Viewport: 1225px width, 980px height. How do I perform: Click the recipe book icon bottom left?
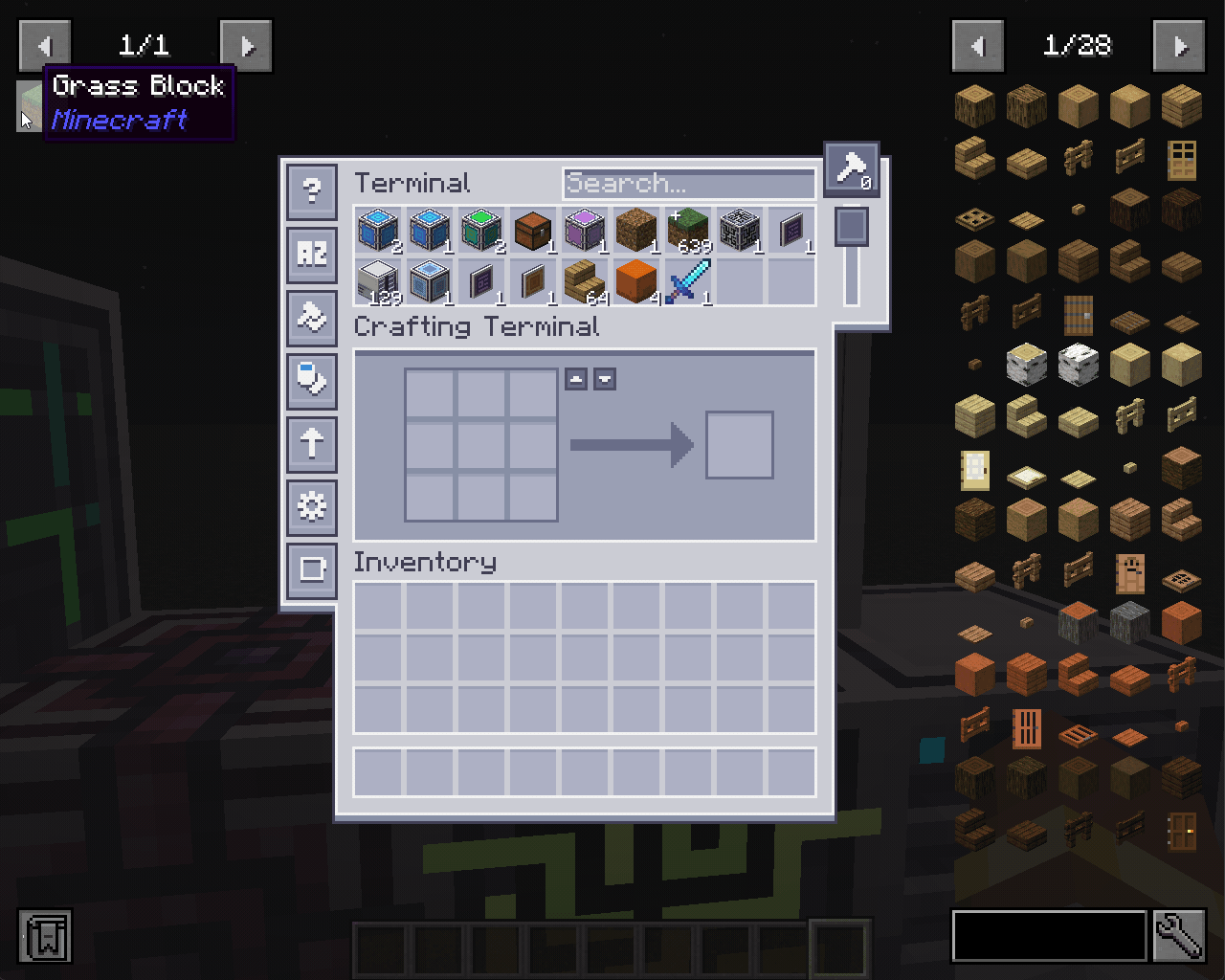point(45,937)
